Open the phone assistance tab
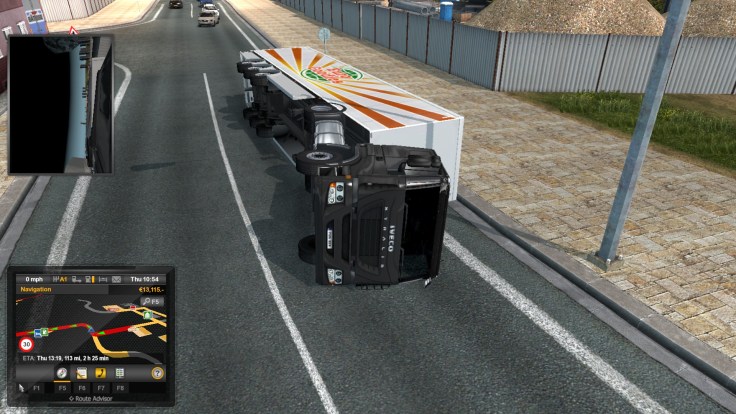The width and height of the screenshot is (736, 414). [x=101, y=373]
